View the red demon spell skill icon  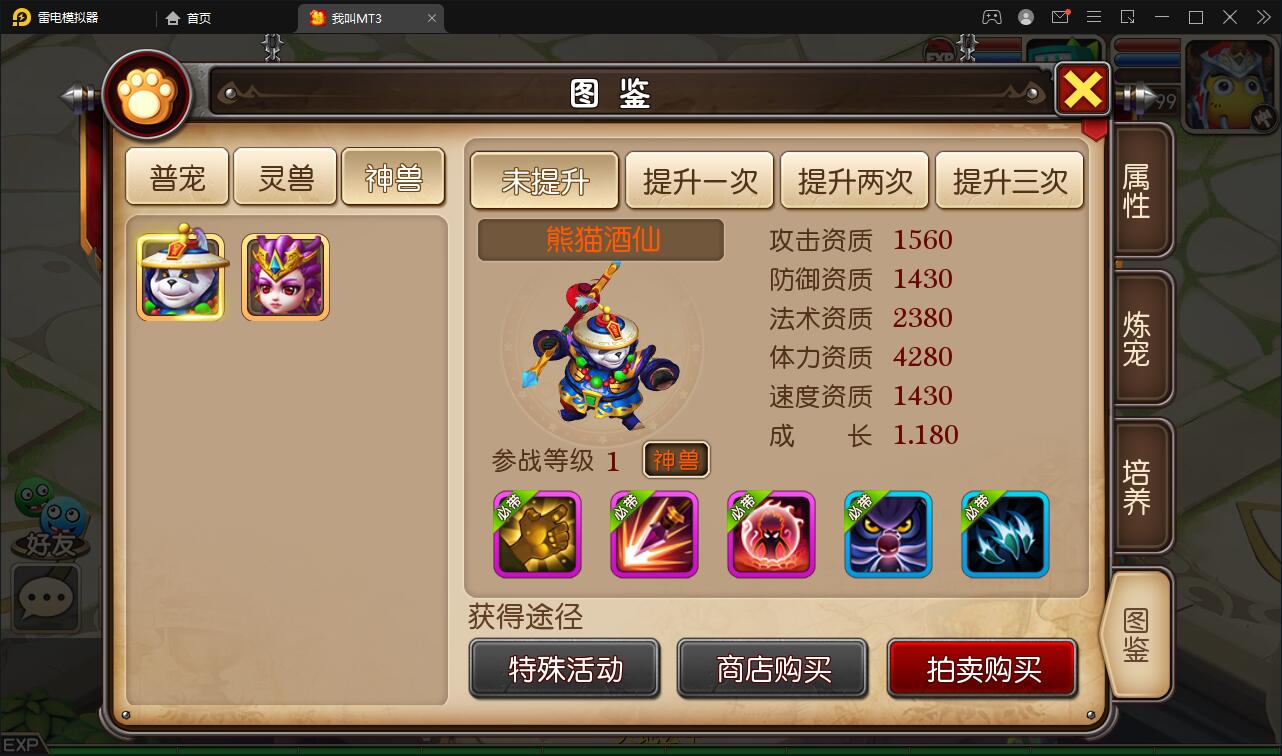771,534
